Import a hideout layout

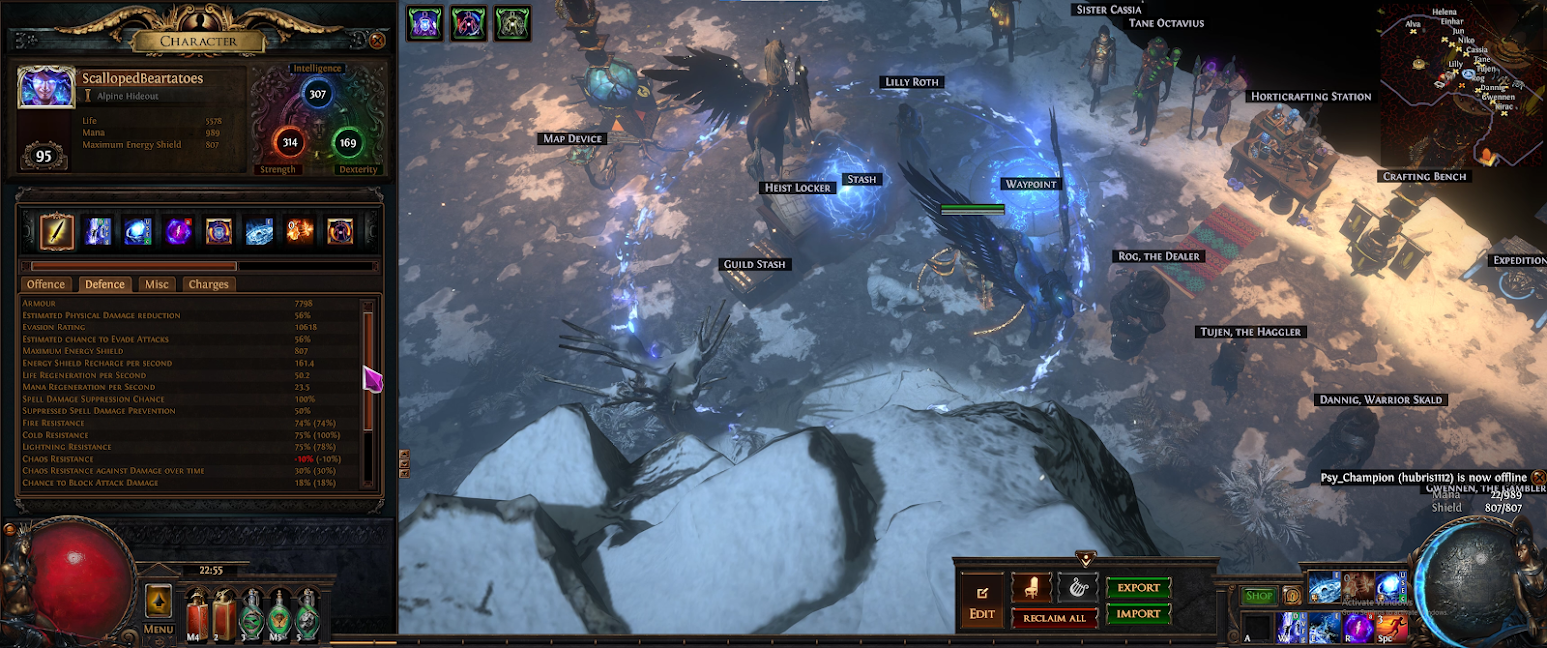(1138, 614)
